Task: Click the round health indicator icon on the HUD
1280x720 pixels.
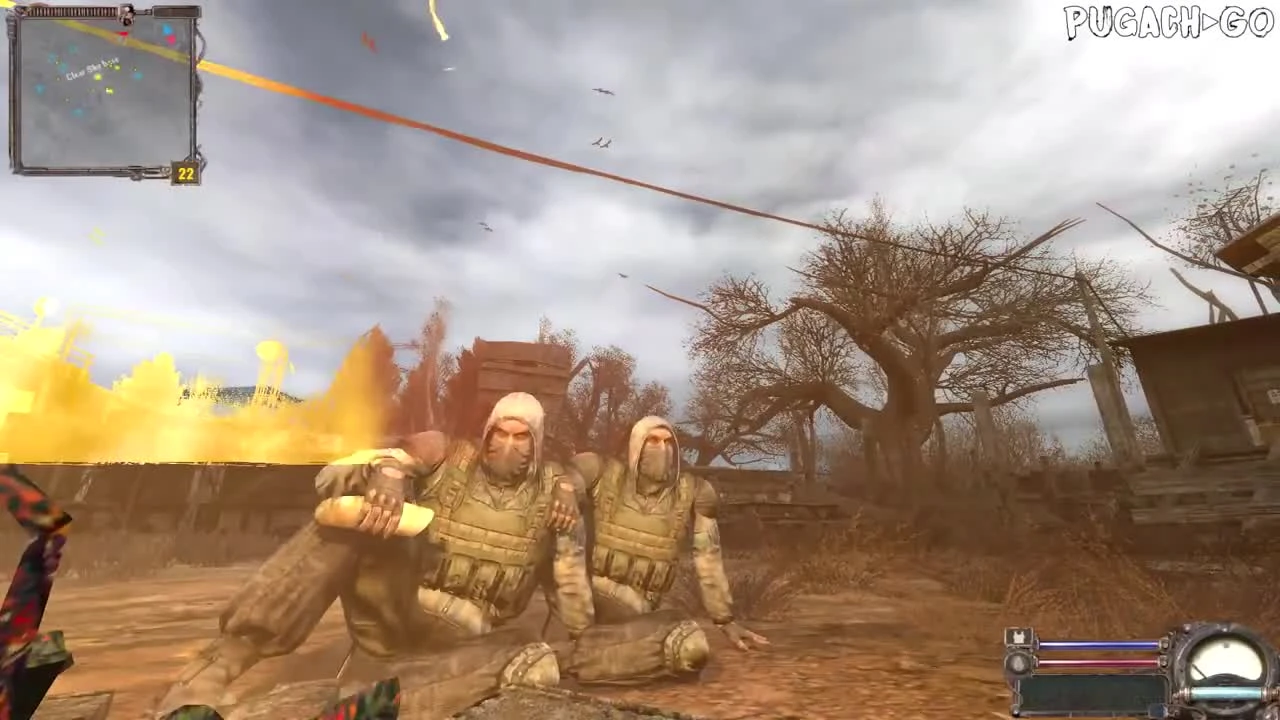Action: point(1018,662)
